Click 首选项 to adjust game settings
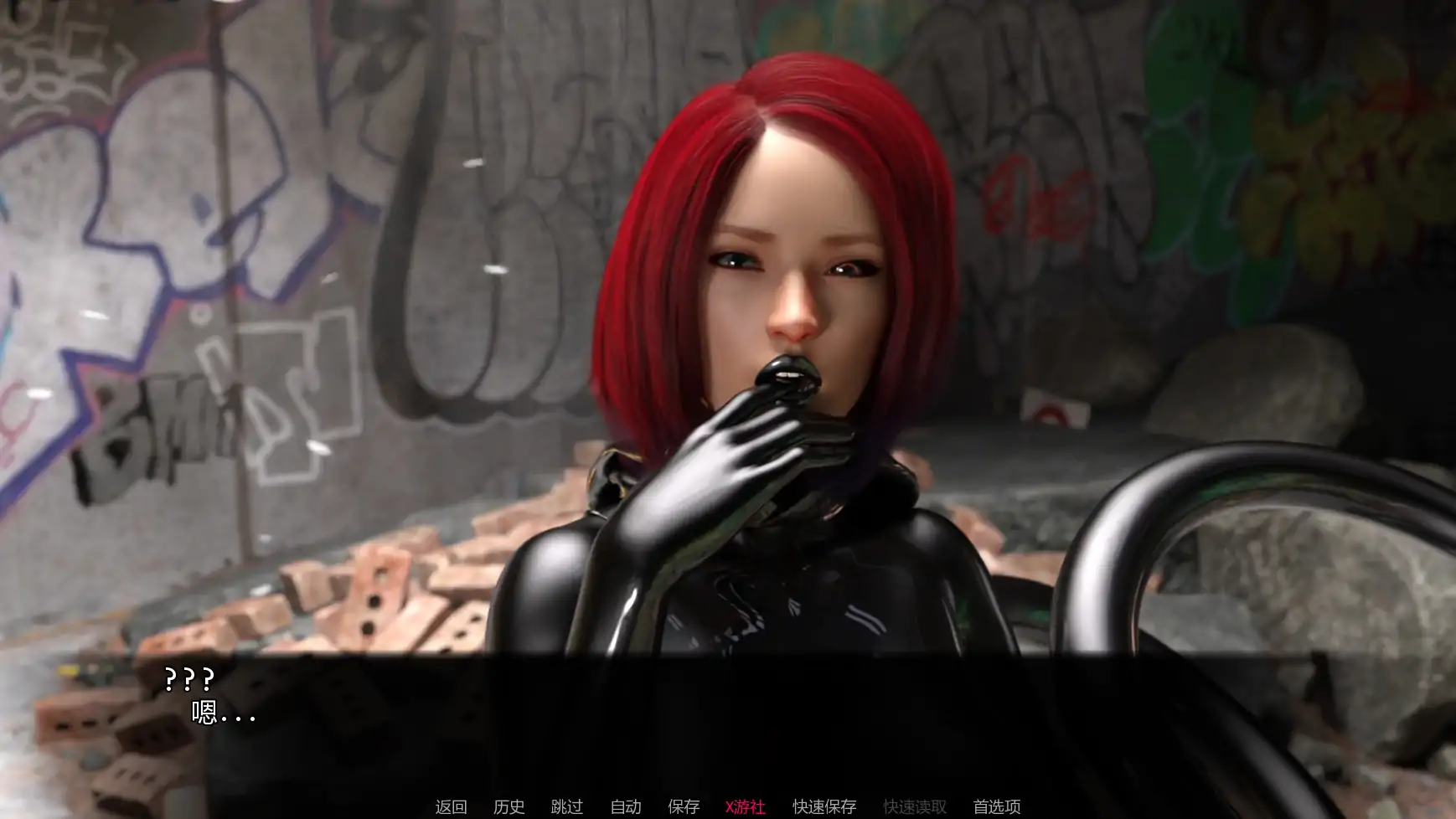1456x819 pixels. (x=995, y=806)
